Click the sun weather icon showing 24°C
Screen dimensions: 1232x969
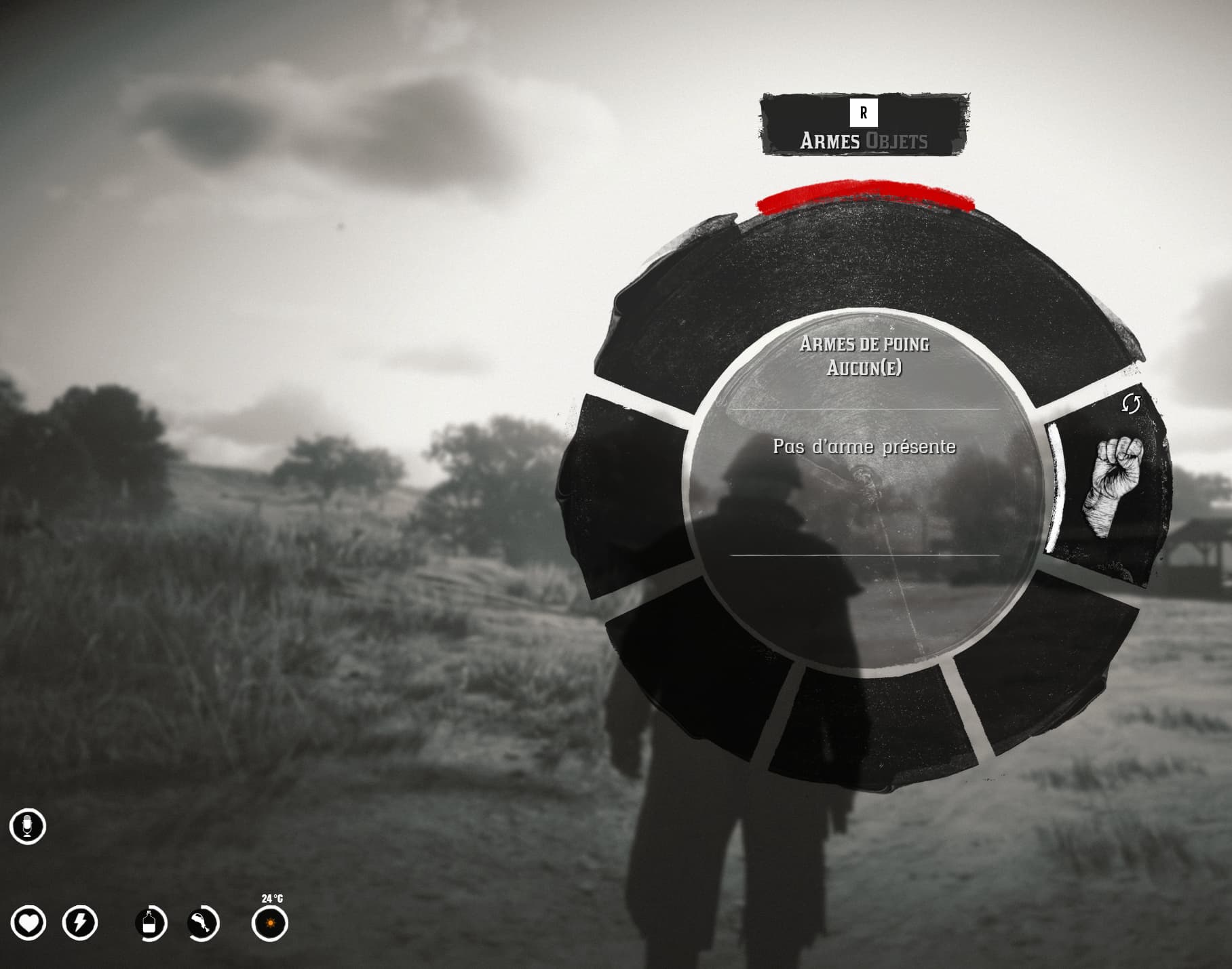click(269, 923)
